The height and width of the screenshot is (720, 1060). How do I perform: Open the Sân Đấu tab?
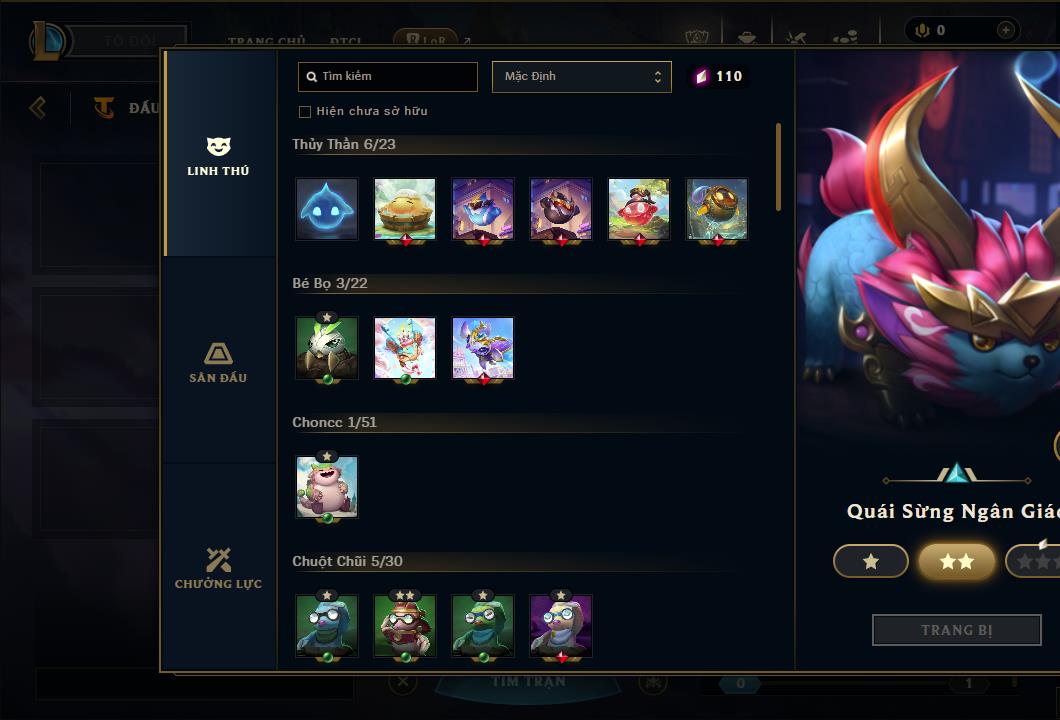(x=218, y=363)
